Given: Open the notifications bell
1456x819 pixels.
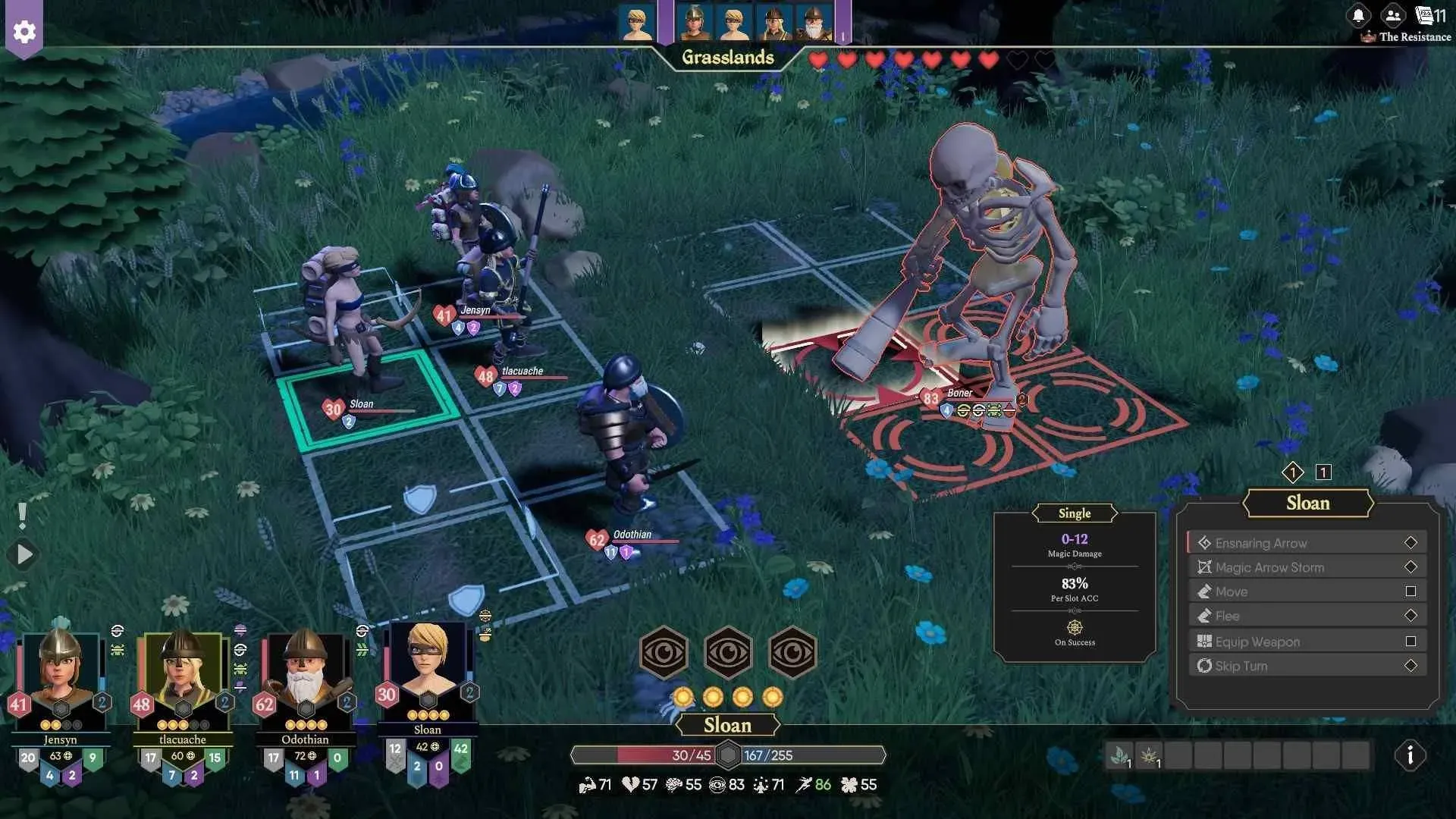Looking at the screenshot, I should coord(1358,15).
